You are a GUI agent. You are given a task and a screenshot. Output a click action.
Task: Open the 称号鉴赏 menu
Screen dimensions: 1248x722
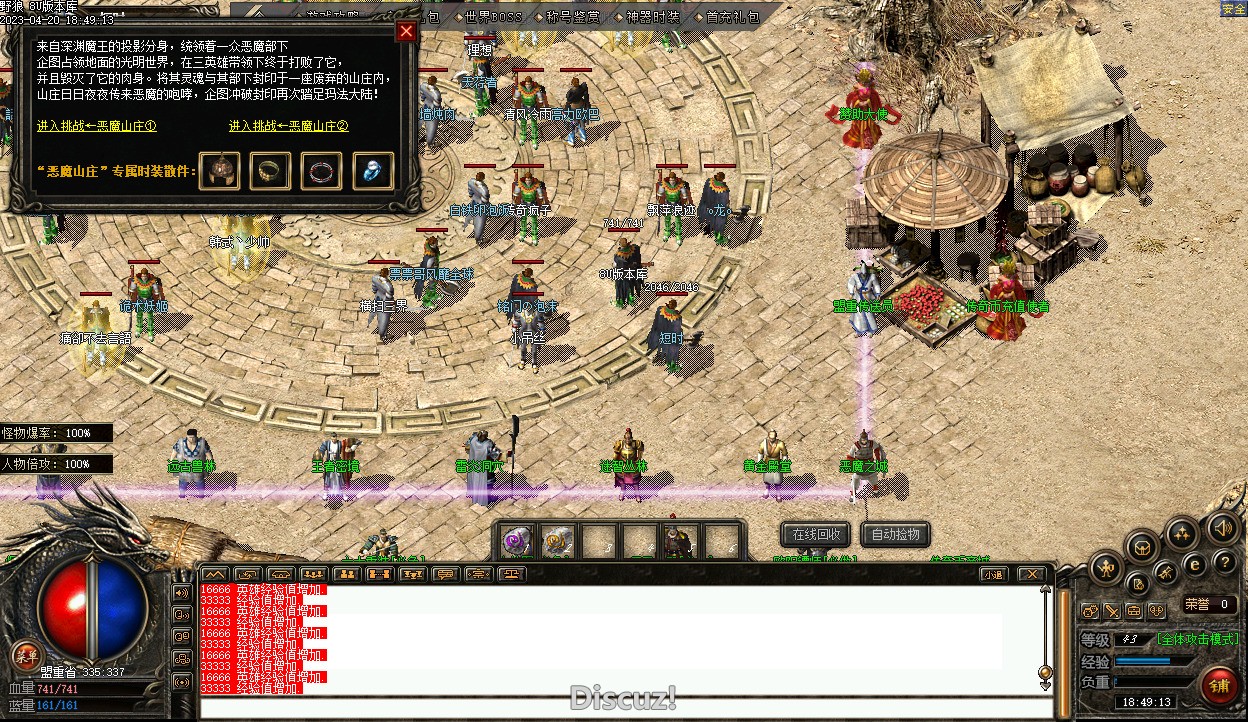click(x=573, y=17)
